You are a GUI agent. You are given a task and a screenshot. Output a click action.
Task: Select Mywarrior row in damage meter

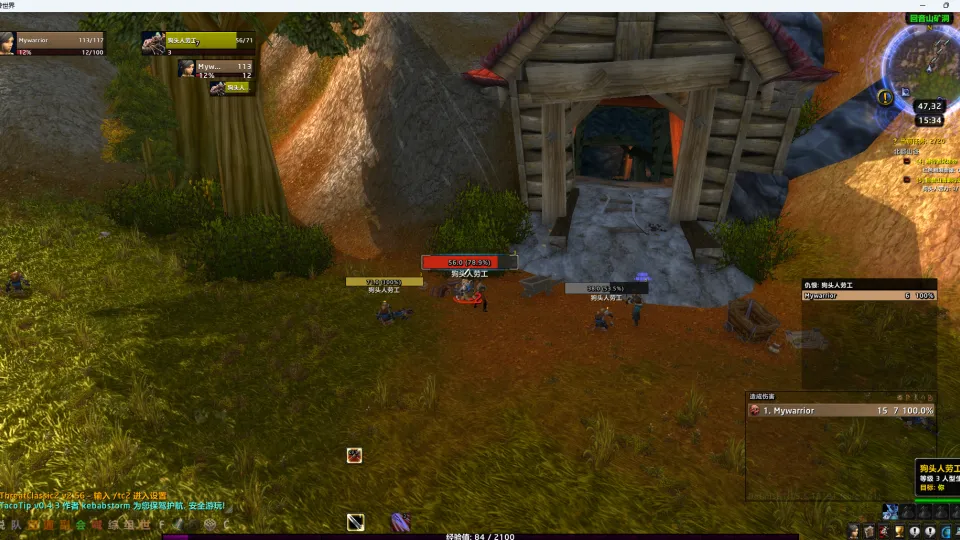[x=842, y=410]
